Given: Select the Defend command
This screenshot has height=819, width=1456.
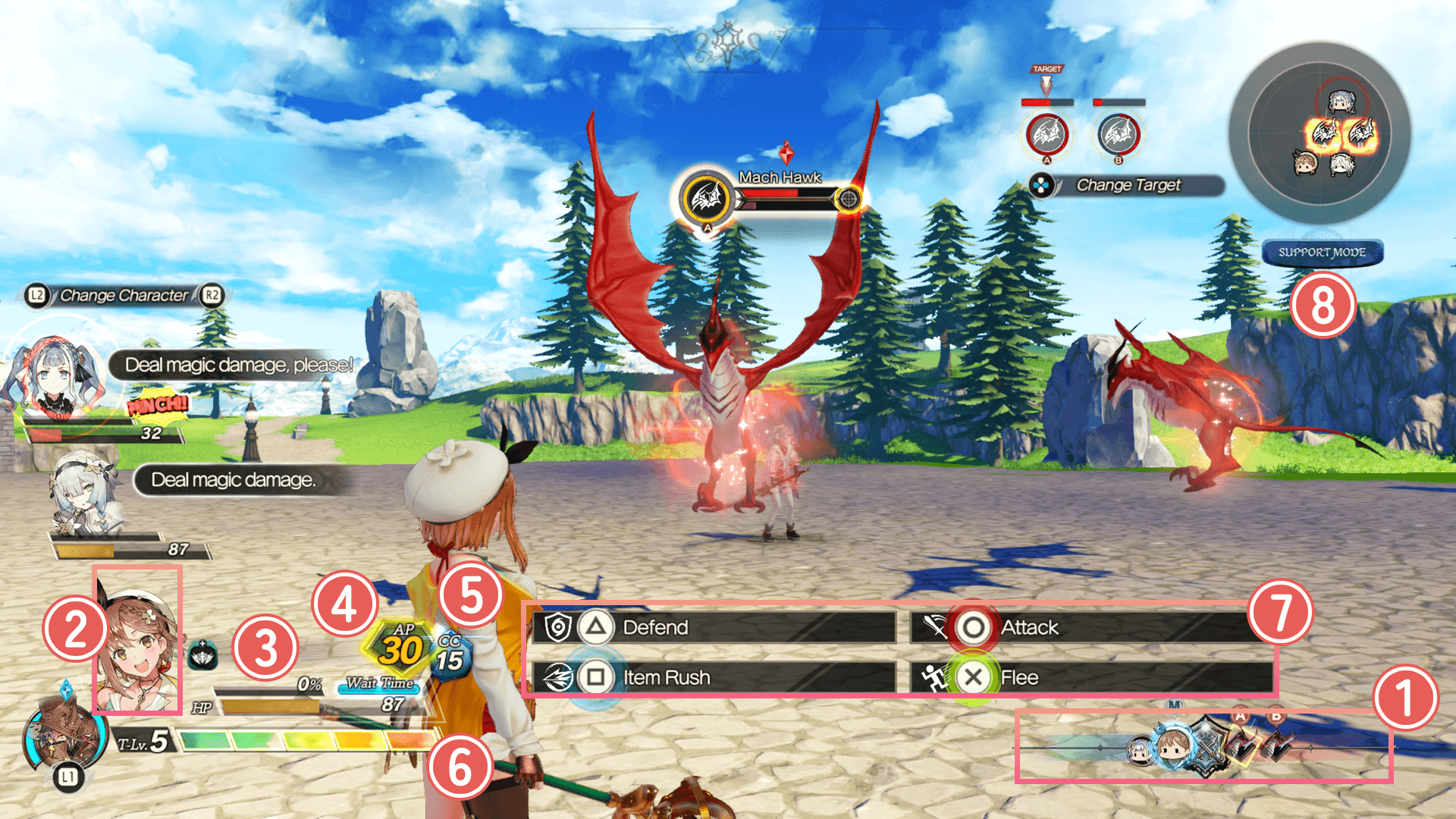Looking at the screenshot, I should click(713, 627).
